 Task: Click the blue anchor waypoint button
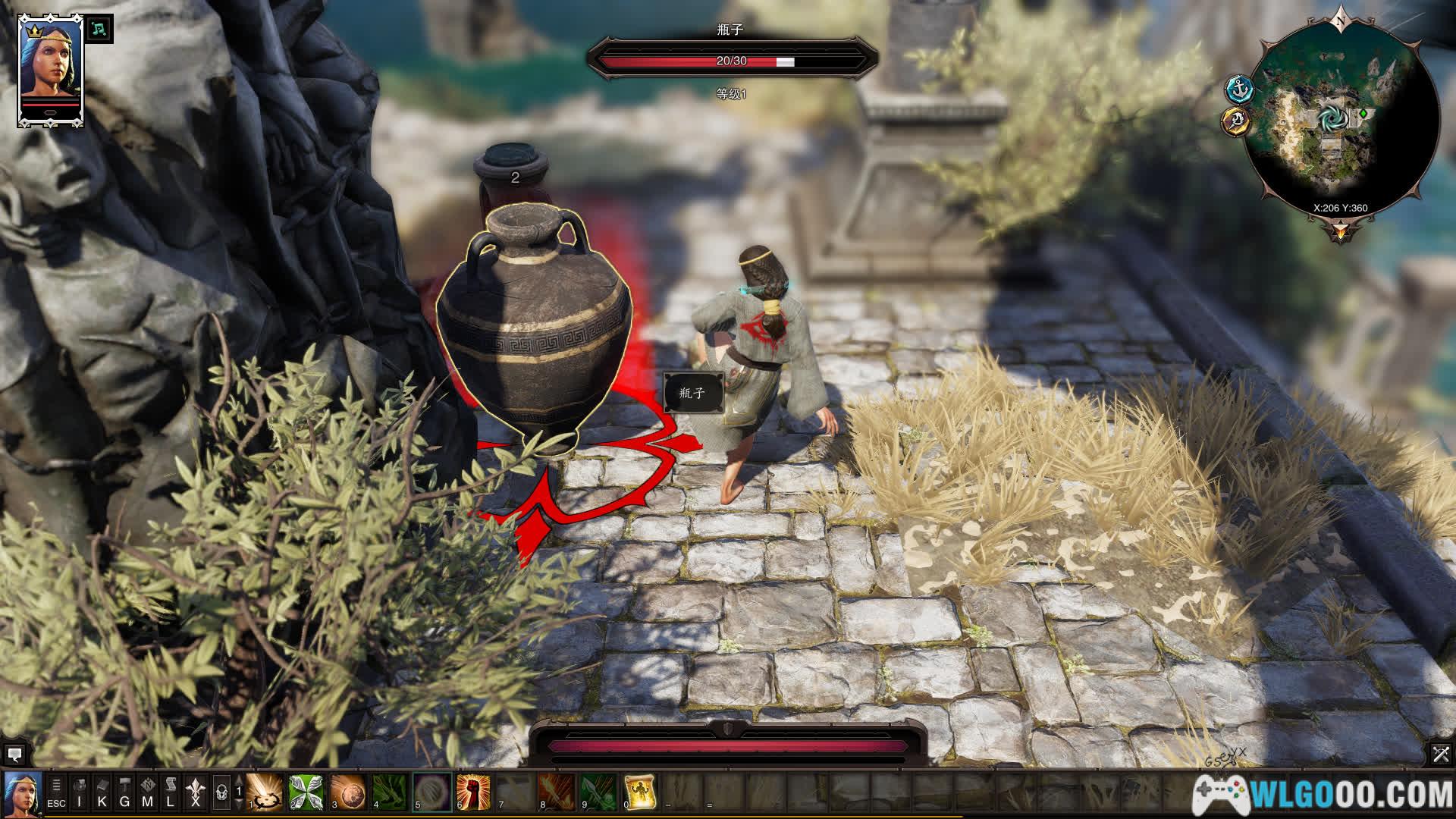click(x=1238, y=89)
